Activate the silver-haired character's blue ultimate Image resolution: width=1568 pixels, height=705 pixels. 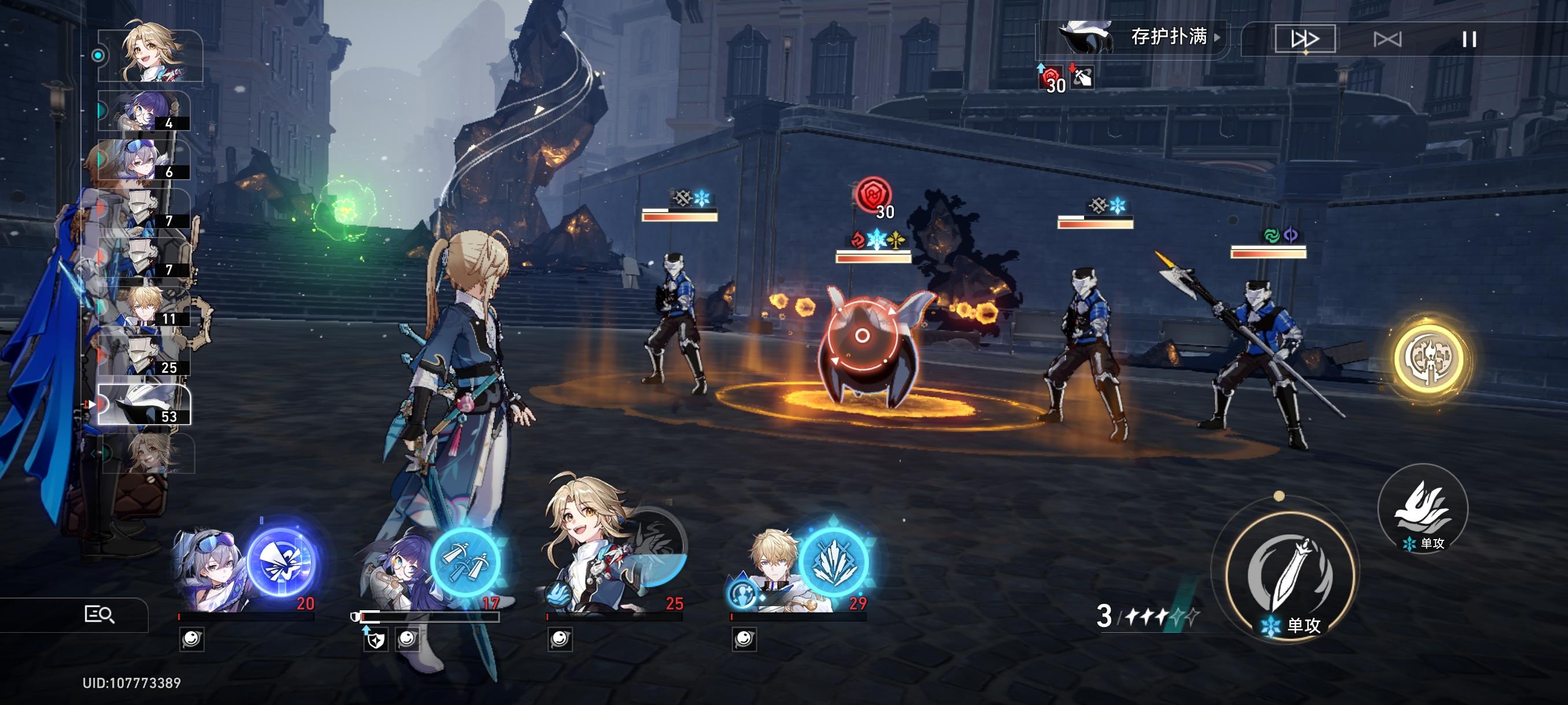(282, 562)
